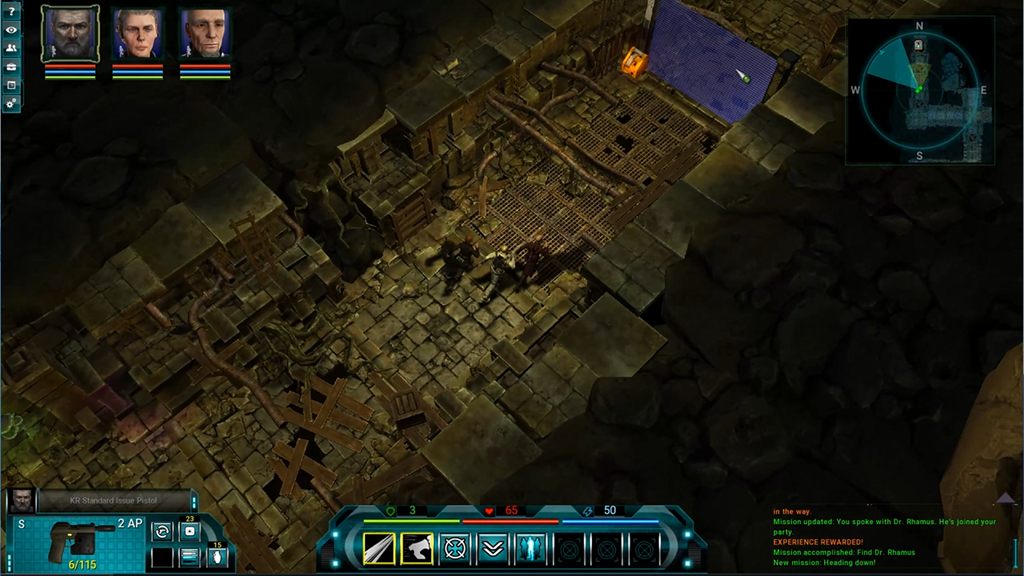Click the minimap
Screen dimensions: 1024x576
click(x=918, y=91)
